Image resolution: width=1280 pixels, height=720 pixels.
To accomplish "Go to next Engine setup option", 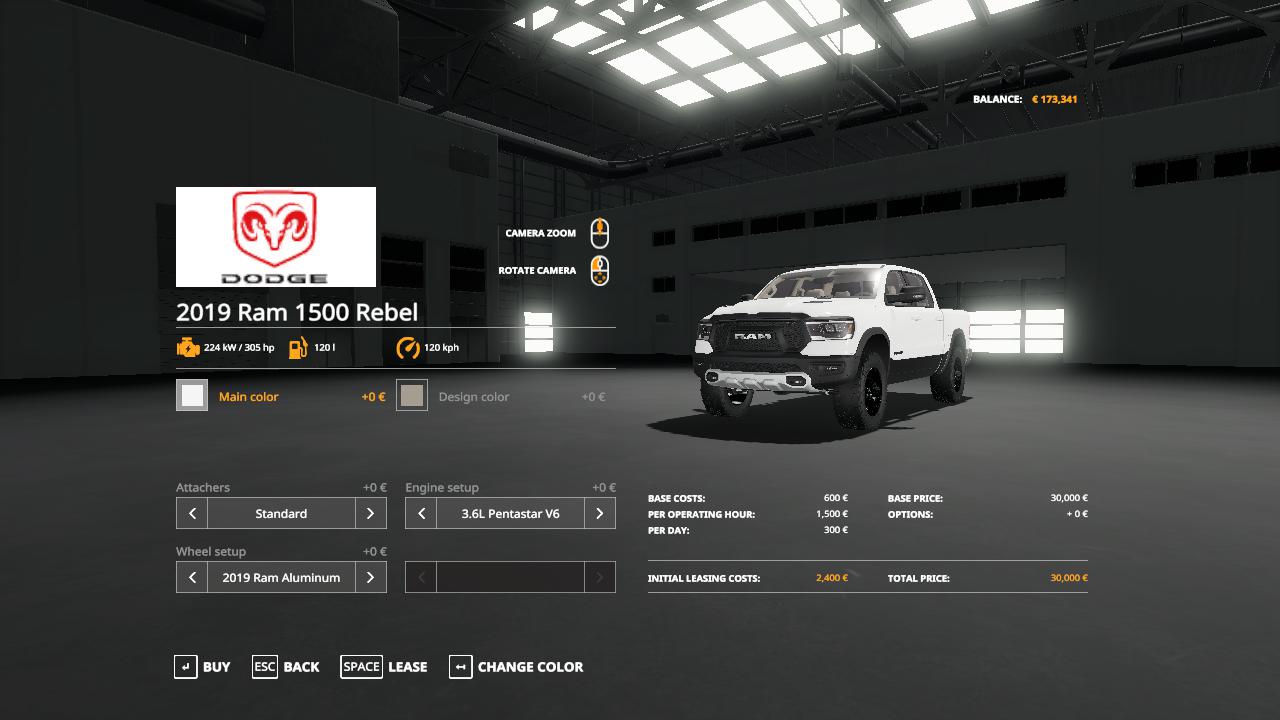I will 599,514.
